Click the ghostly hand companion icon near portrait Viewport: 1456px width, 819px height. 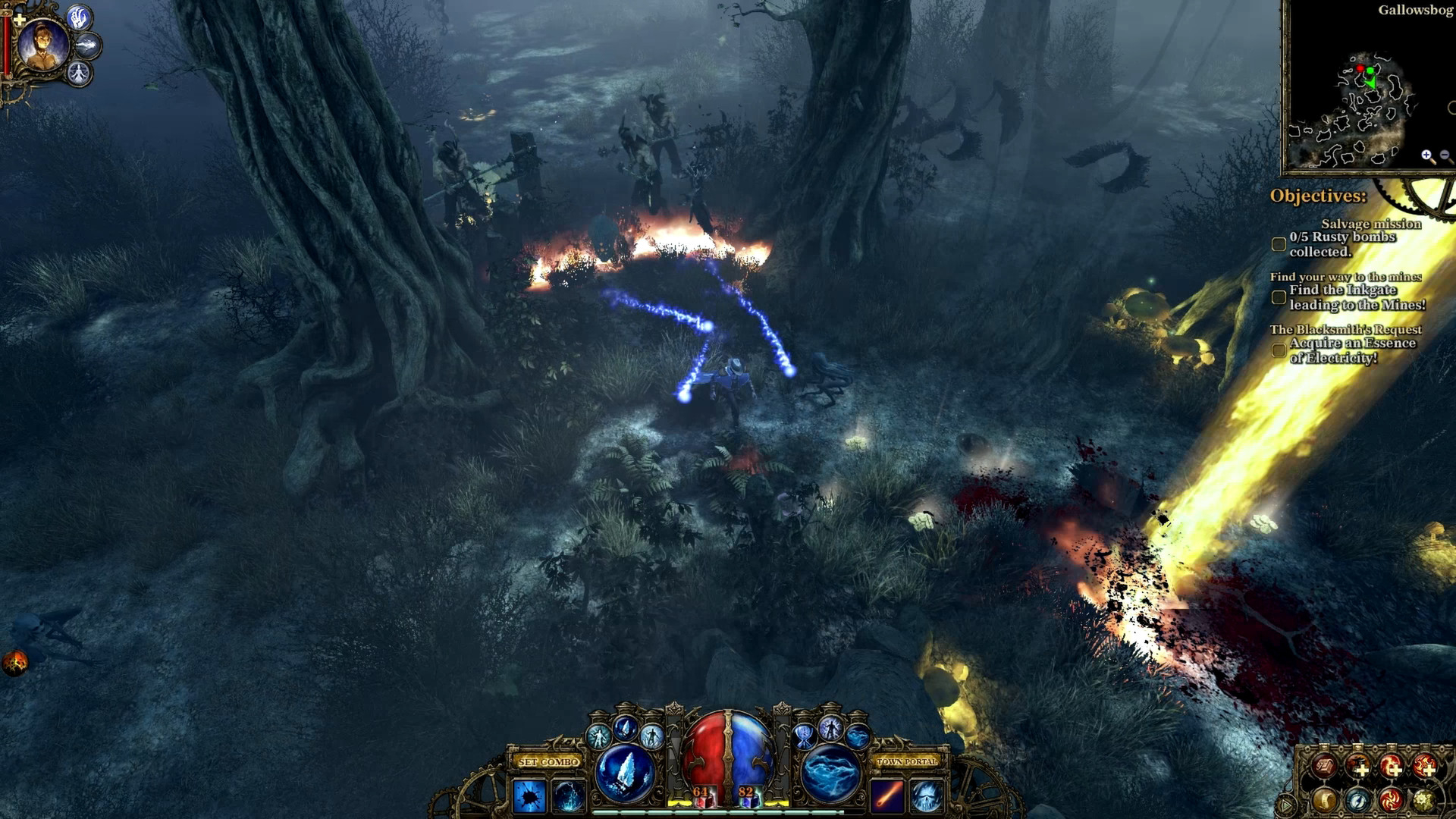pos(79,19)
